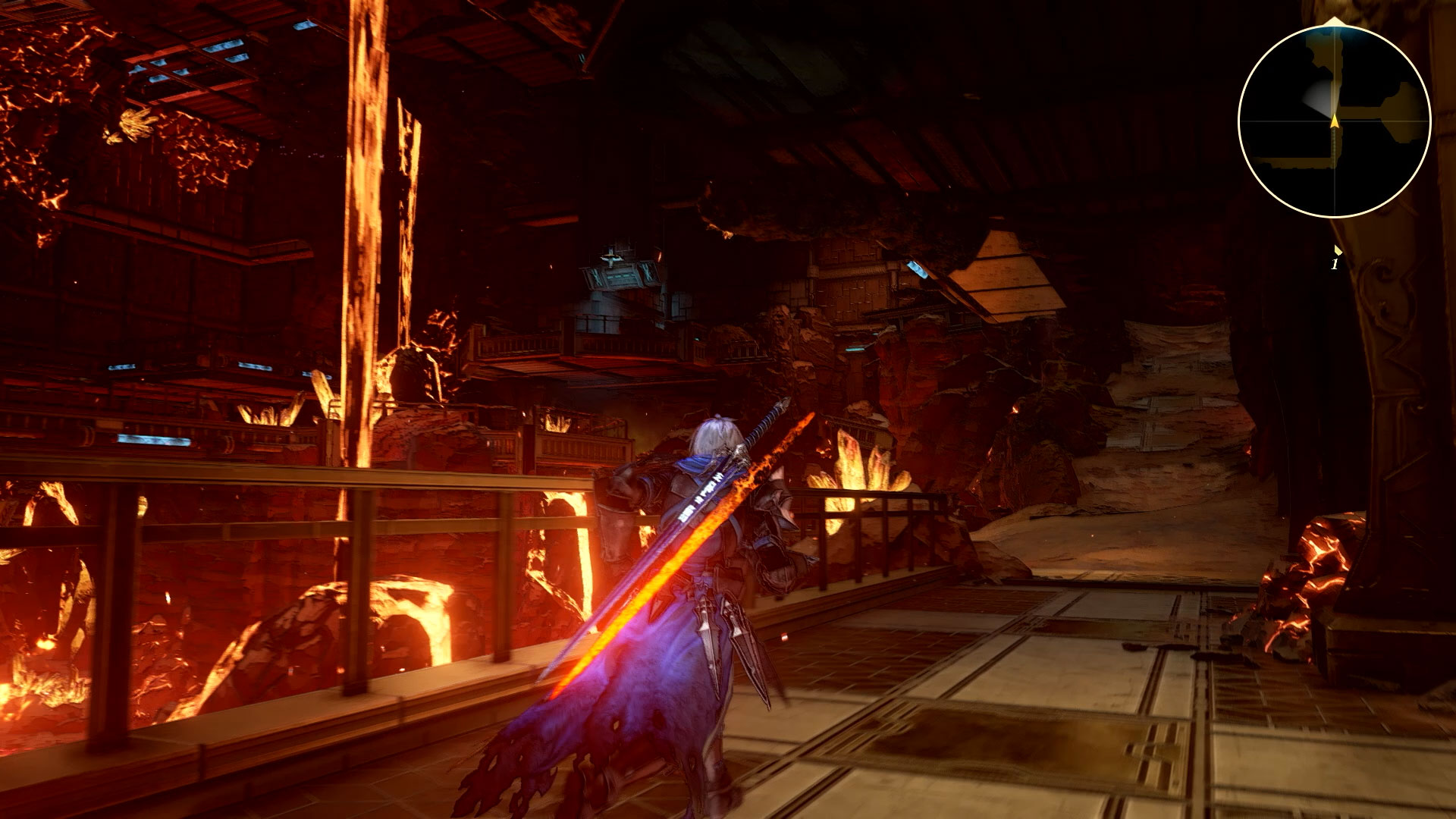
Task: Click the player arrow on the minimap
Action: tap(1334, 121)
